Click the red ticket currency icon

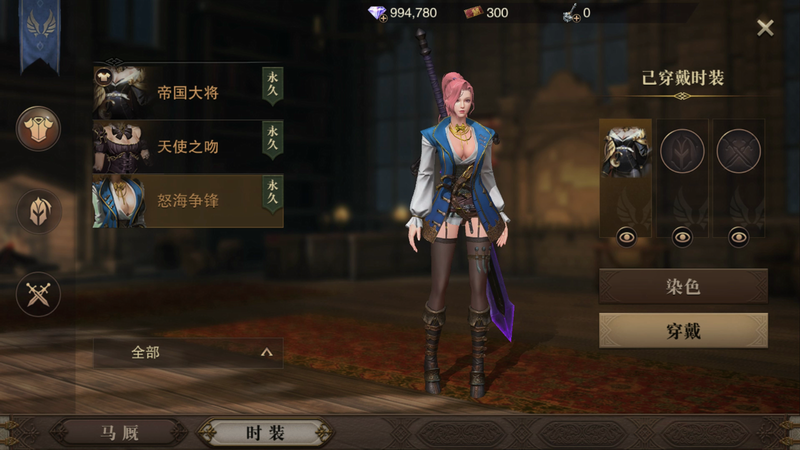click(x=473, y=13)
